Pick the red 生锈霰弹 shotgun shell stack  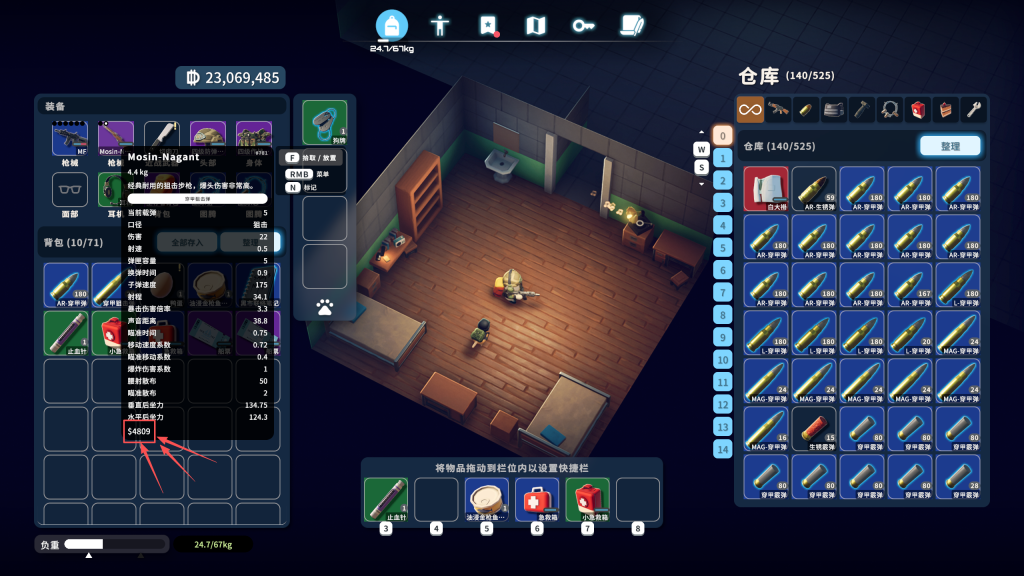[814, 429]
